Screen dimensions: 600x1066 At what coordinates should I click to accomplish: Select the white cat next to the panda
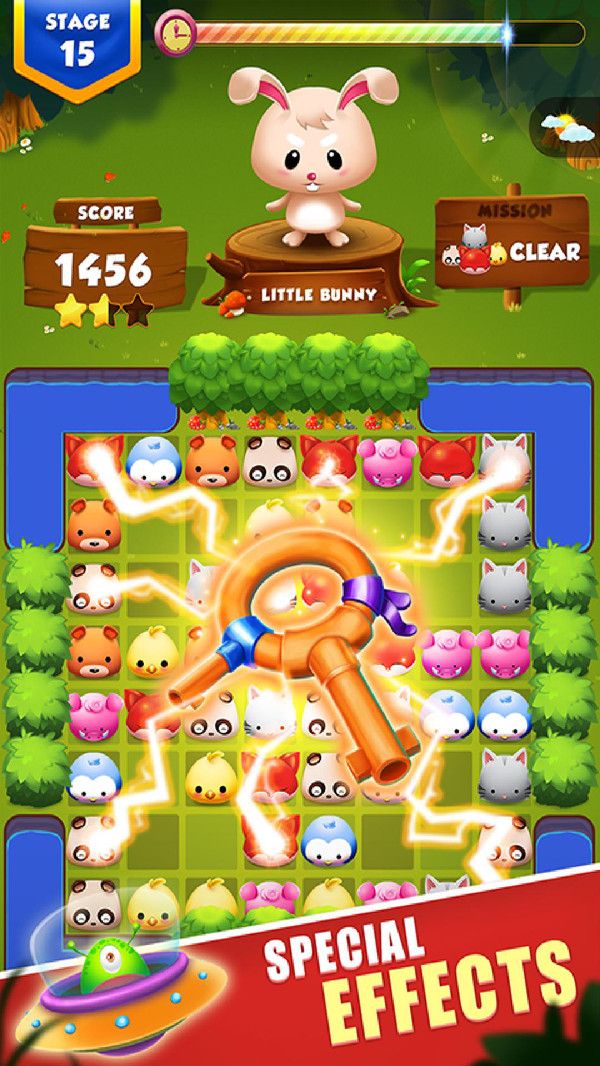click(x=268, y=714)
